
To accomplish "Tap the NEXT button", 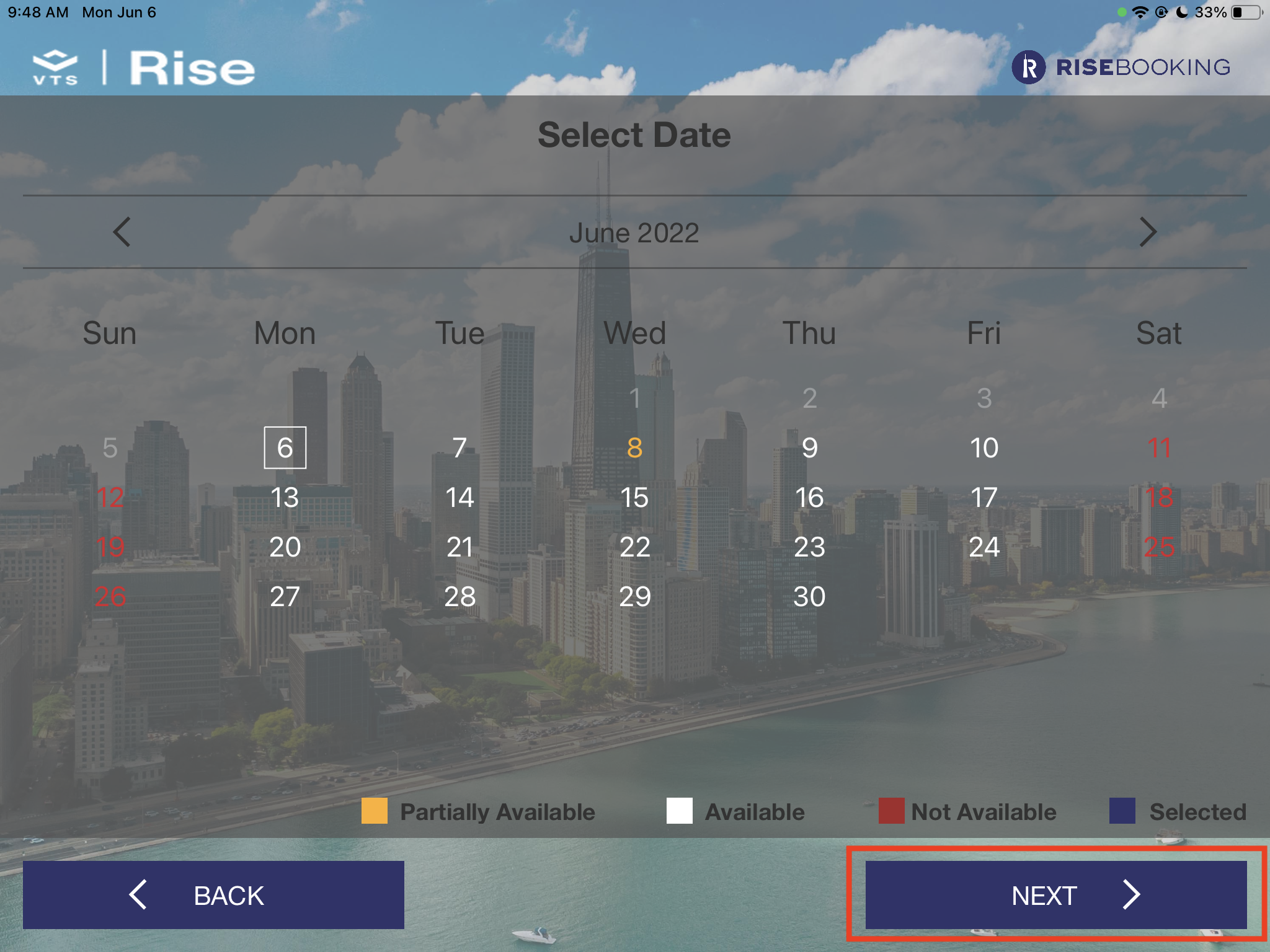I will pos(1055,894).
